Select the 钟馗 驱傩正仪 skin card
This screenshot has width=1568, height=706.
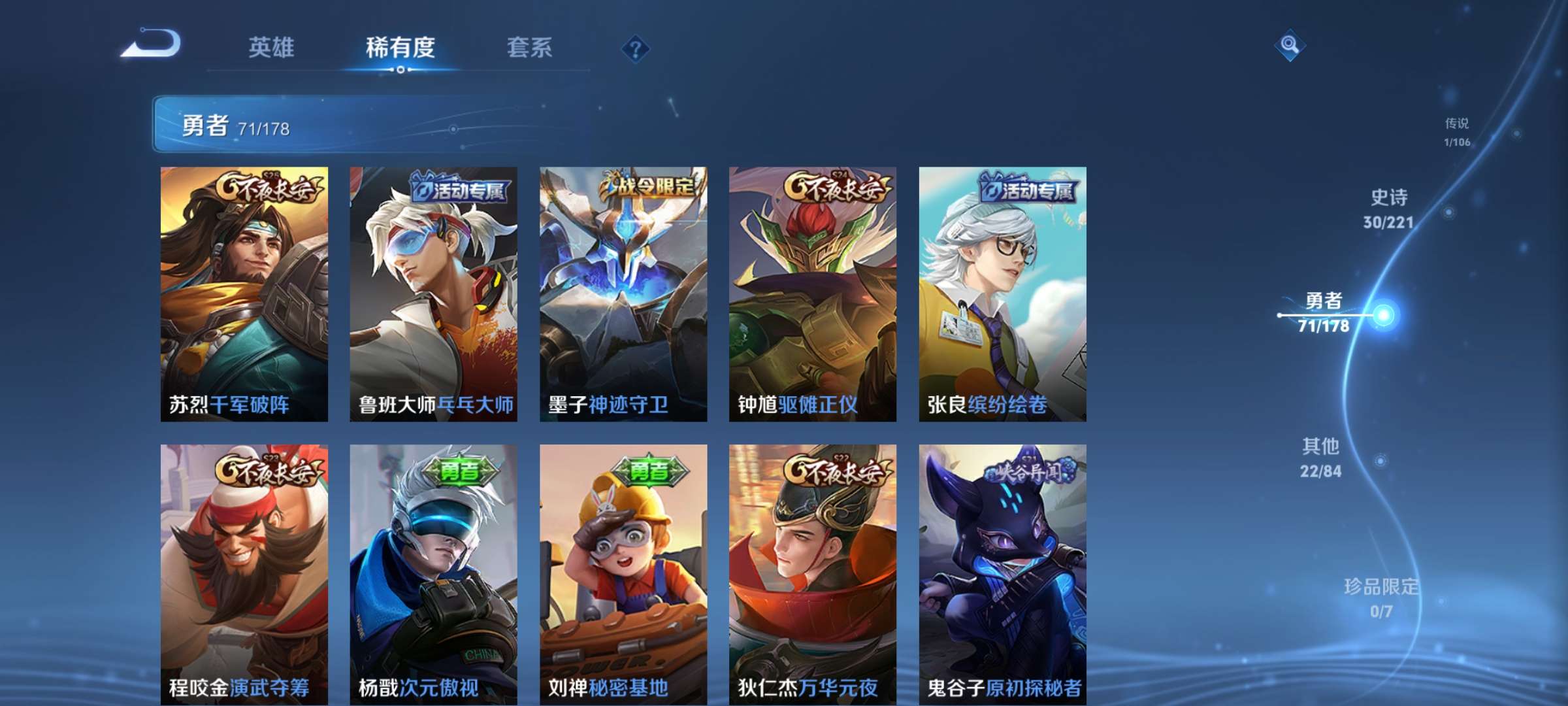tap(813, 294)
